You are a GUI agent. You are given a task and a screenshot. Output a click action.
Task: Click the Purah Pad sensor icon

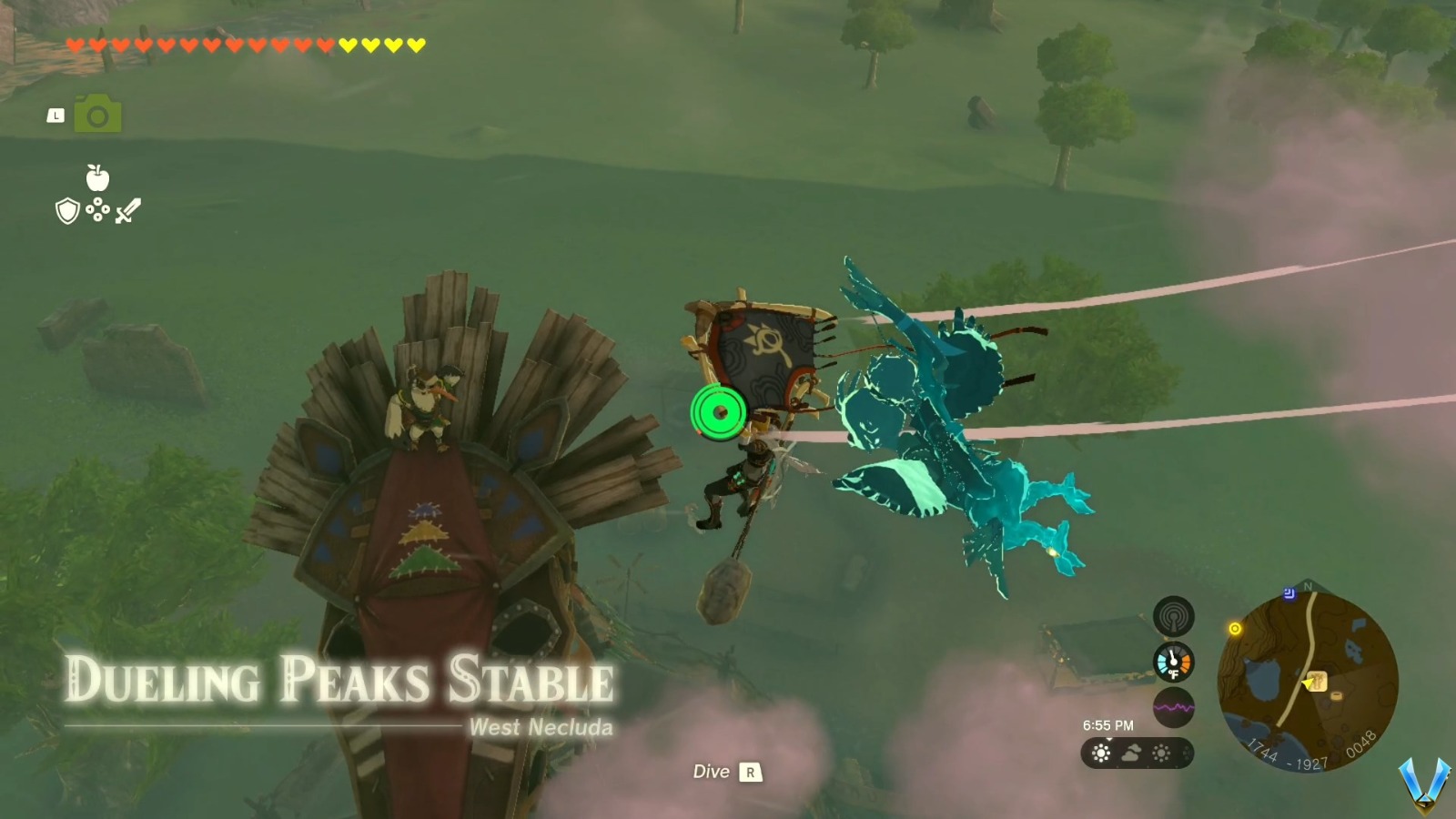click(1173, 615)
